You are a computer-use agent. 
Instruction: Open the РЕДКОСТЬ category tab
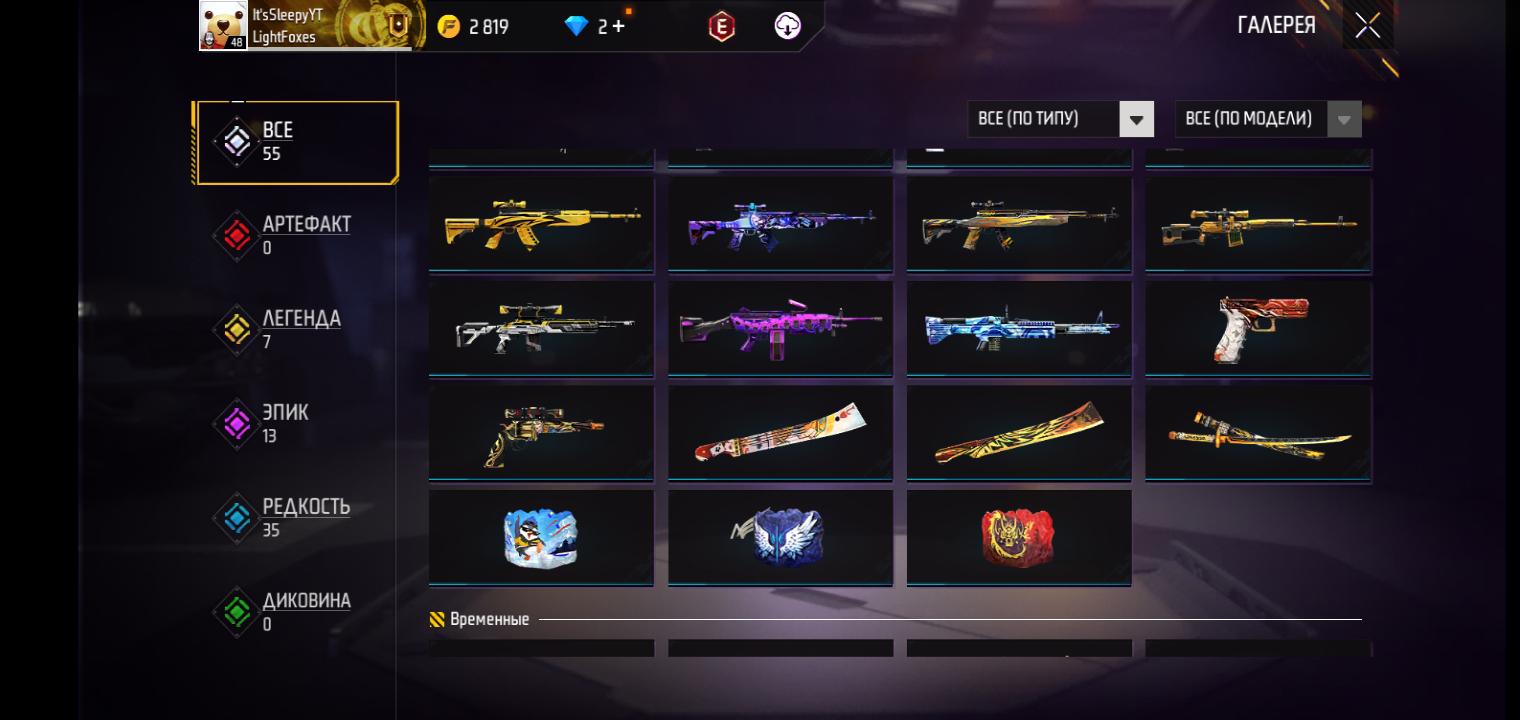[297, 518]
